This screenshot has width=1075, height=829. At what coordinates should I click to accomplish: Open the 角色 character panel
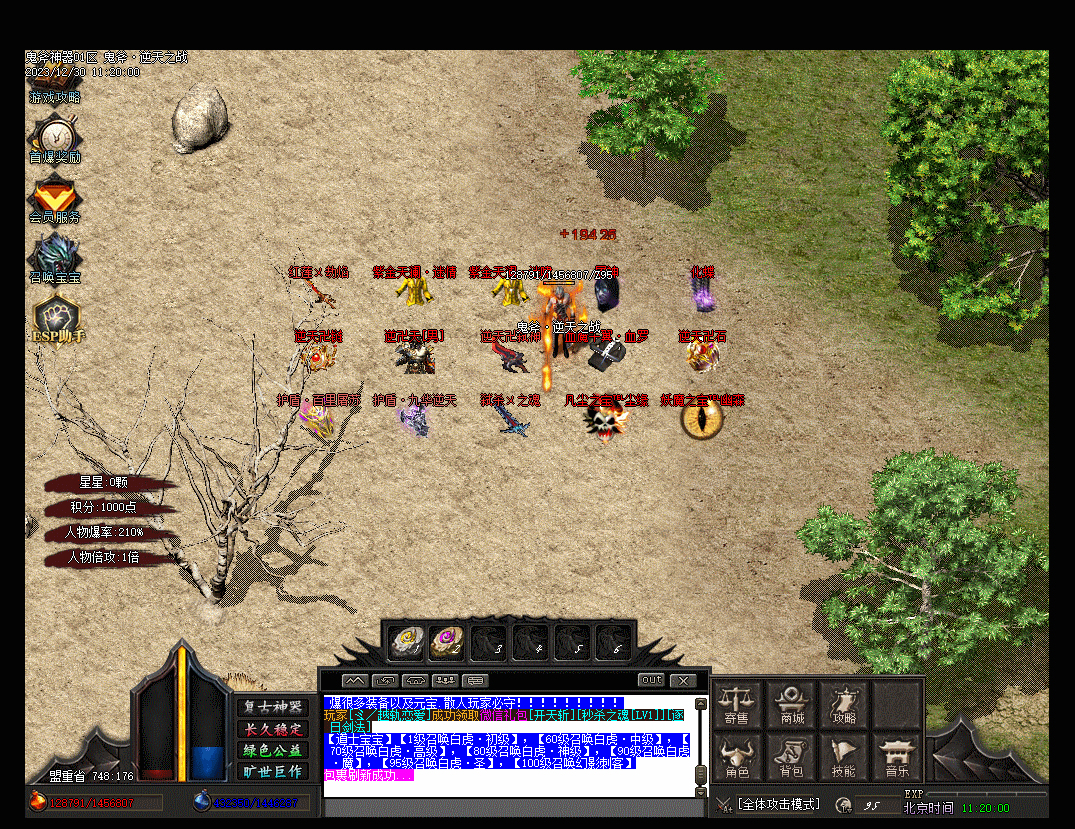point(737,757)
